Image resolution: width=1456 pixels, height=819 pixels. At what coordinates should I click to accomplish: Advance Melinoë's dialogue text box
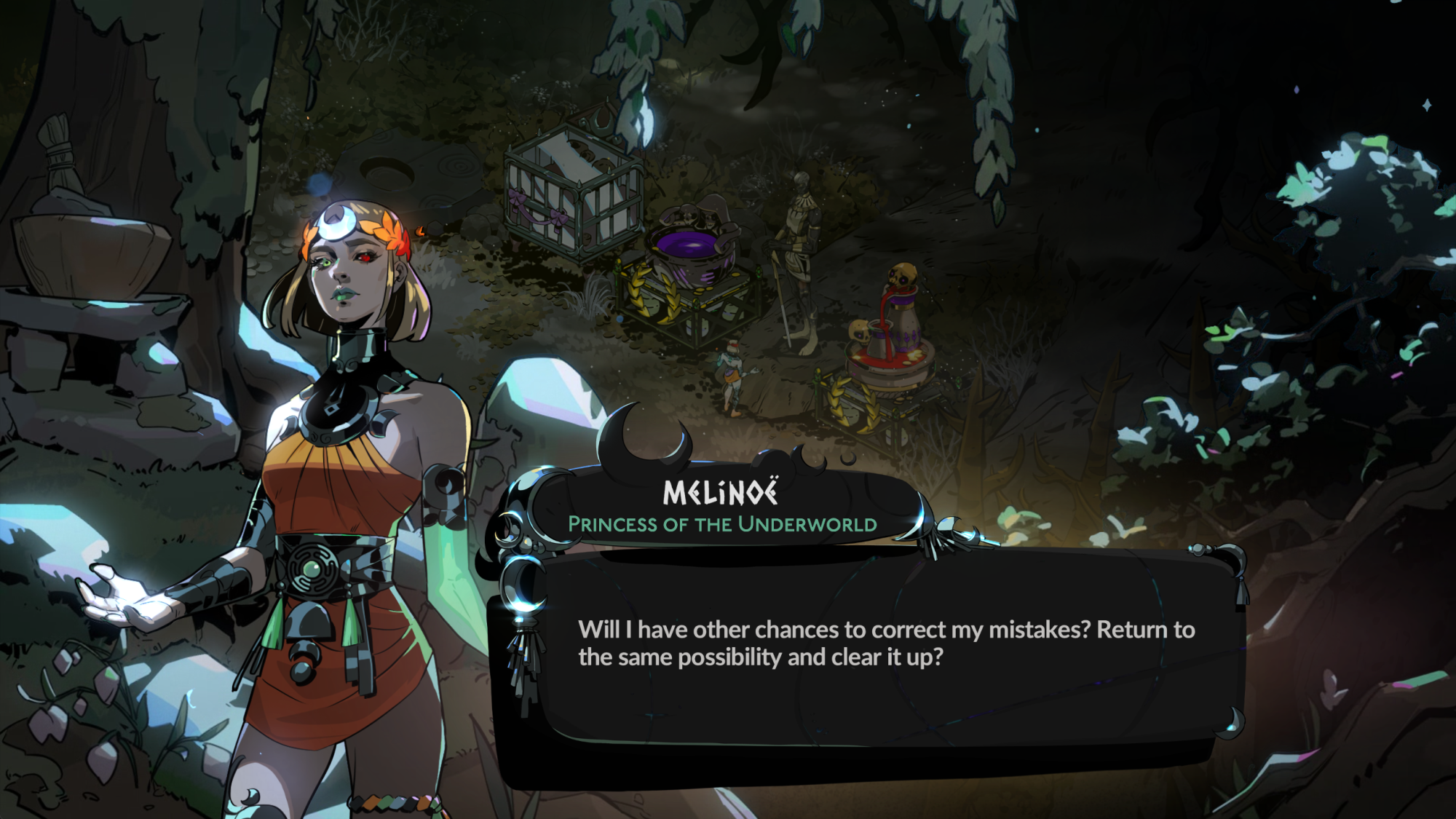[x=885, y=648]
